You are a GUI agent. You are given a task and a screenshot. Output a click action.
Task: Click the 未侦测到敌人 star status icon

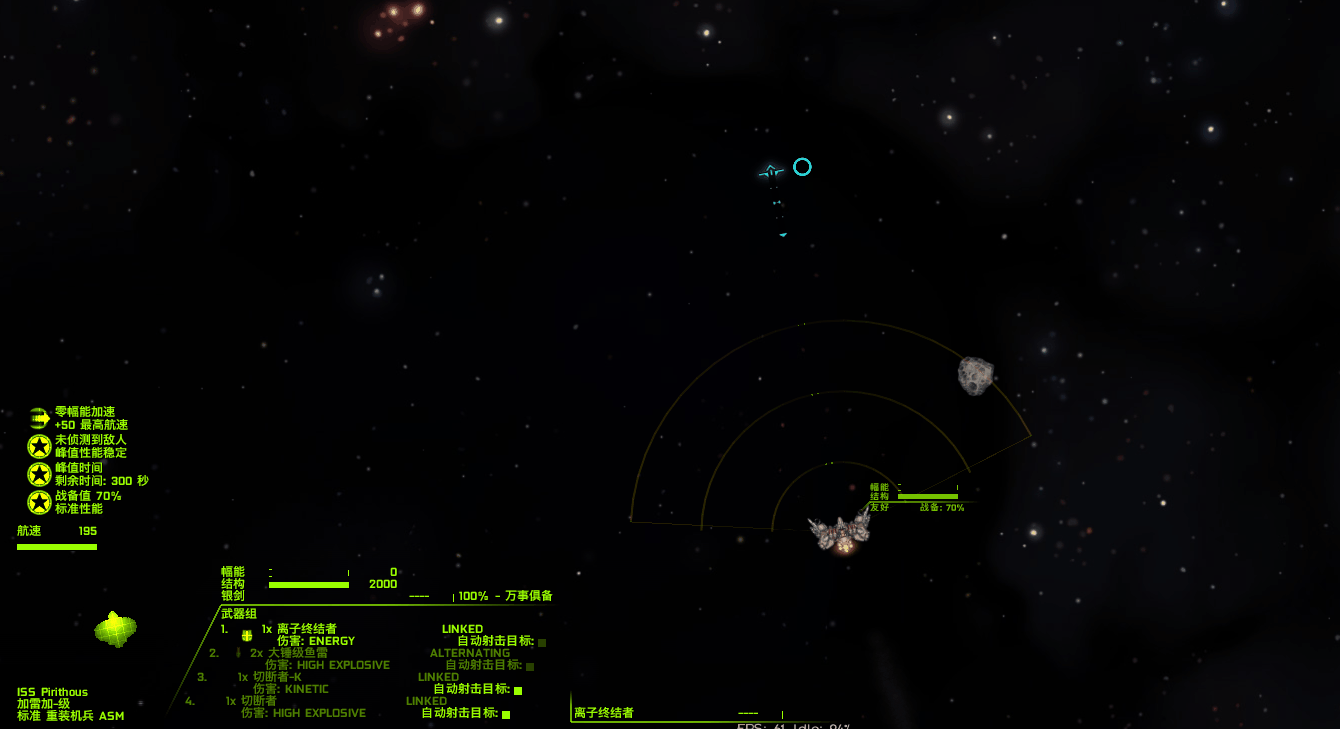pos(39,446)
